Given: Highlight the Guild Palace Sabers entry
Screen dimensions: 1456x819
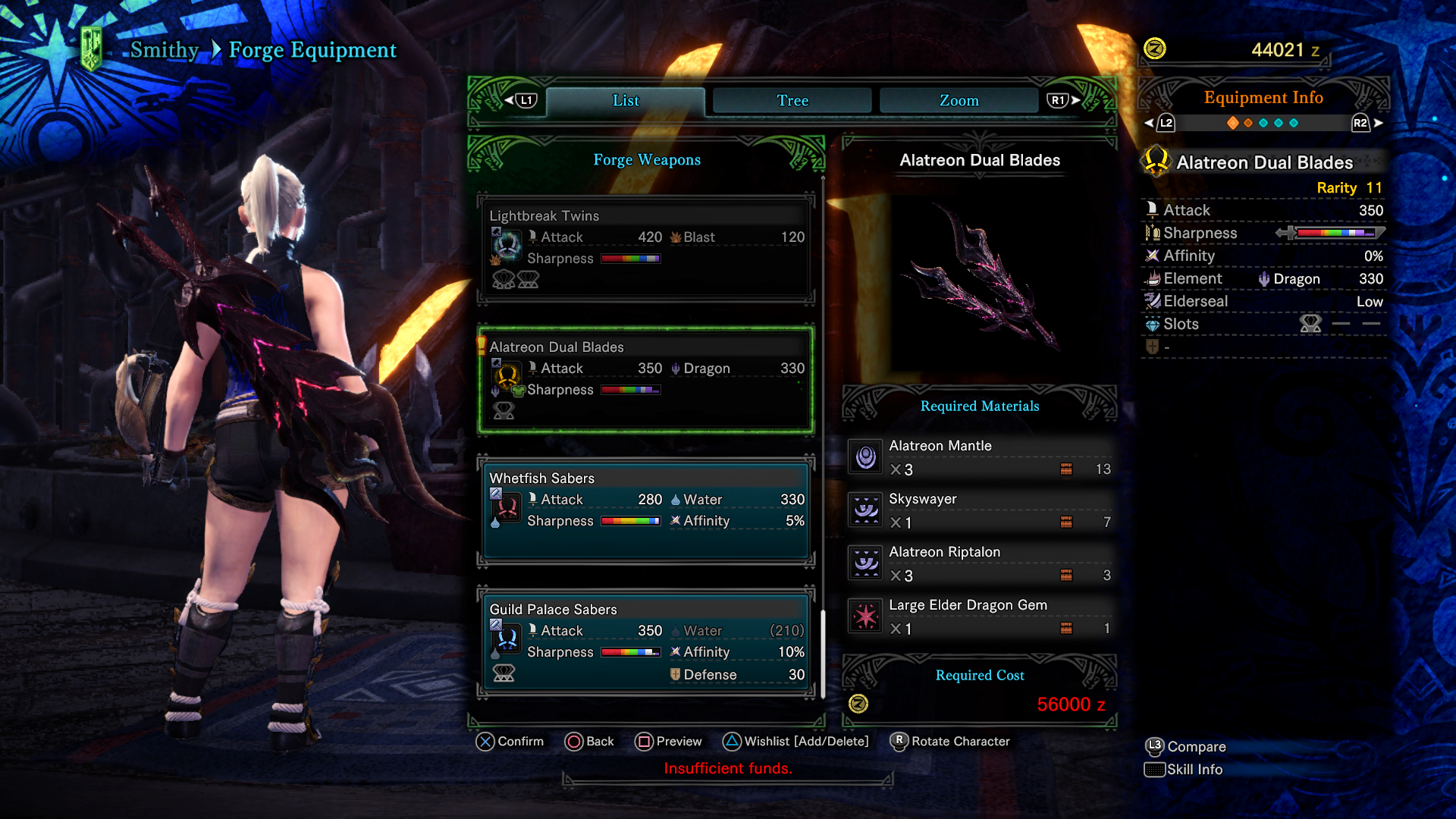Looking at the screenshot, I should tap(646, 642).
